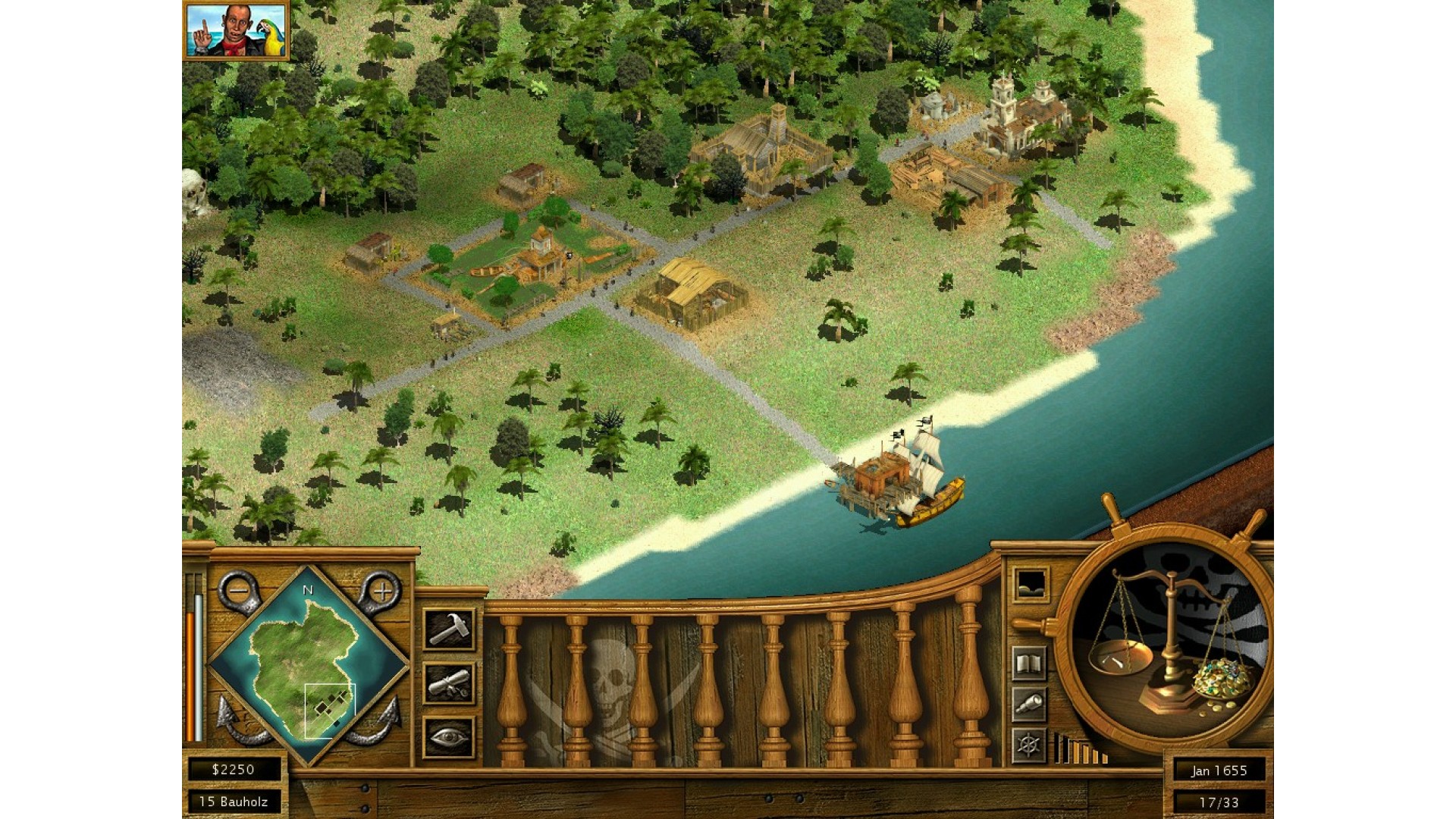Zoom in with the plus ring
1456x819 pixels.
point(382,590)
